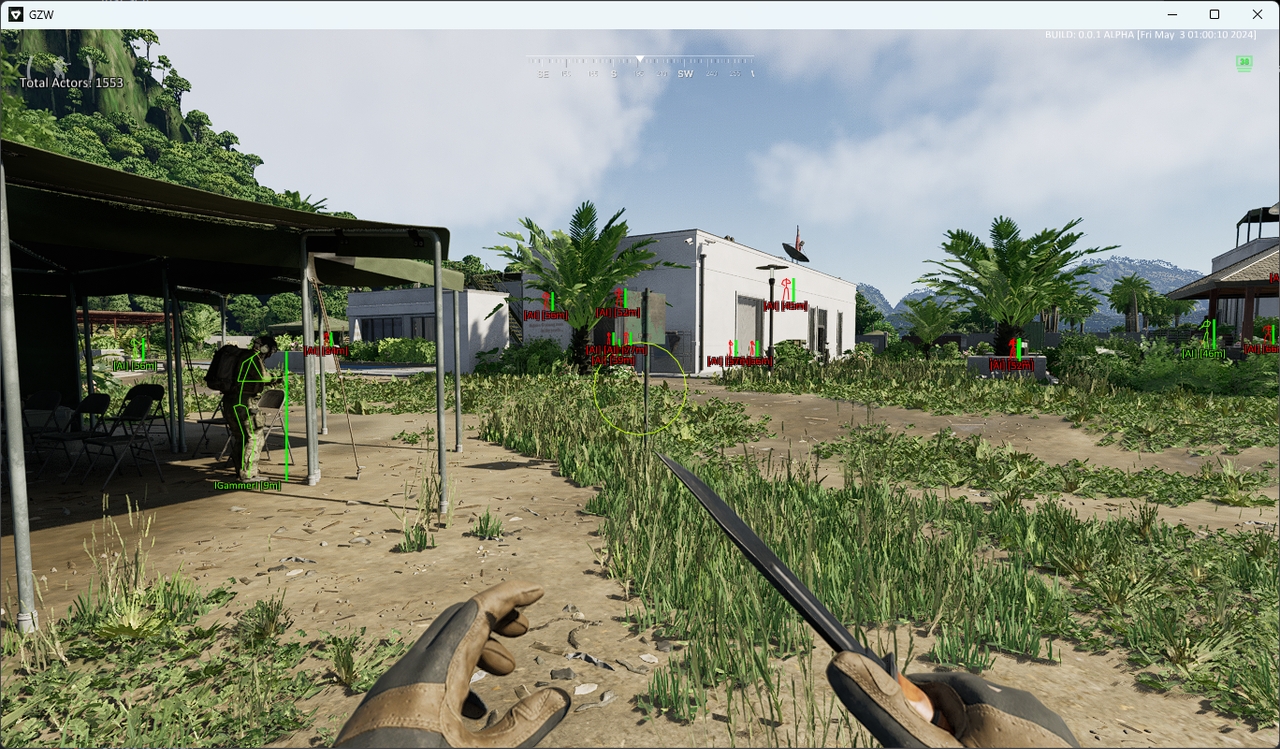This screenshot has width=1280, height=749.
Task: Click the SW heading on the compass
Action: 686,74
